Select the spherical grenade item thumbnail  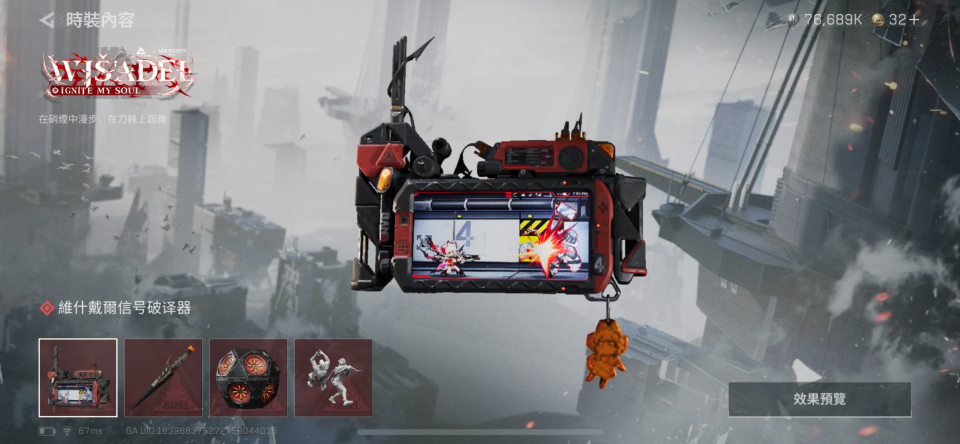(x=248, y=377)
